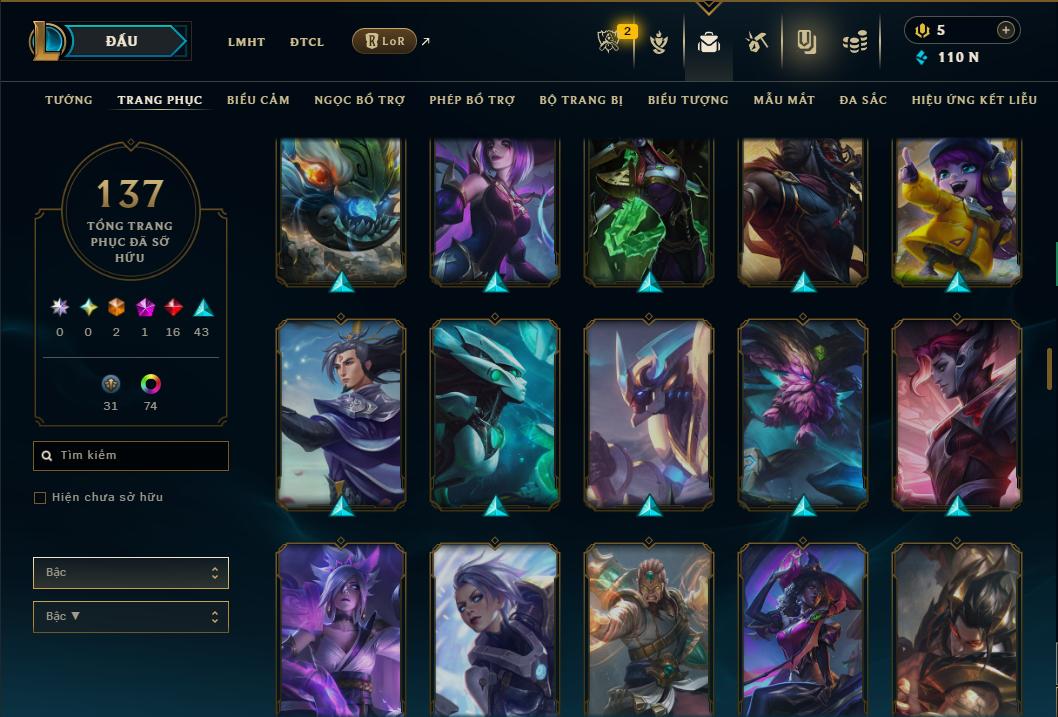View the ĐA SẮC tab

point(863,100)
